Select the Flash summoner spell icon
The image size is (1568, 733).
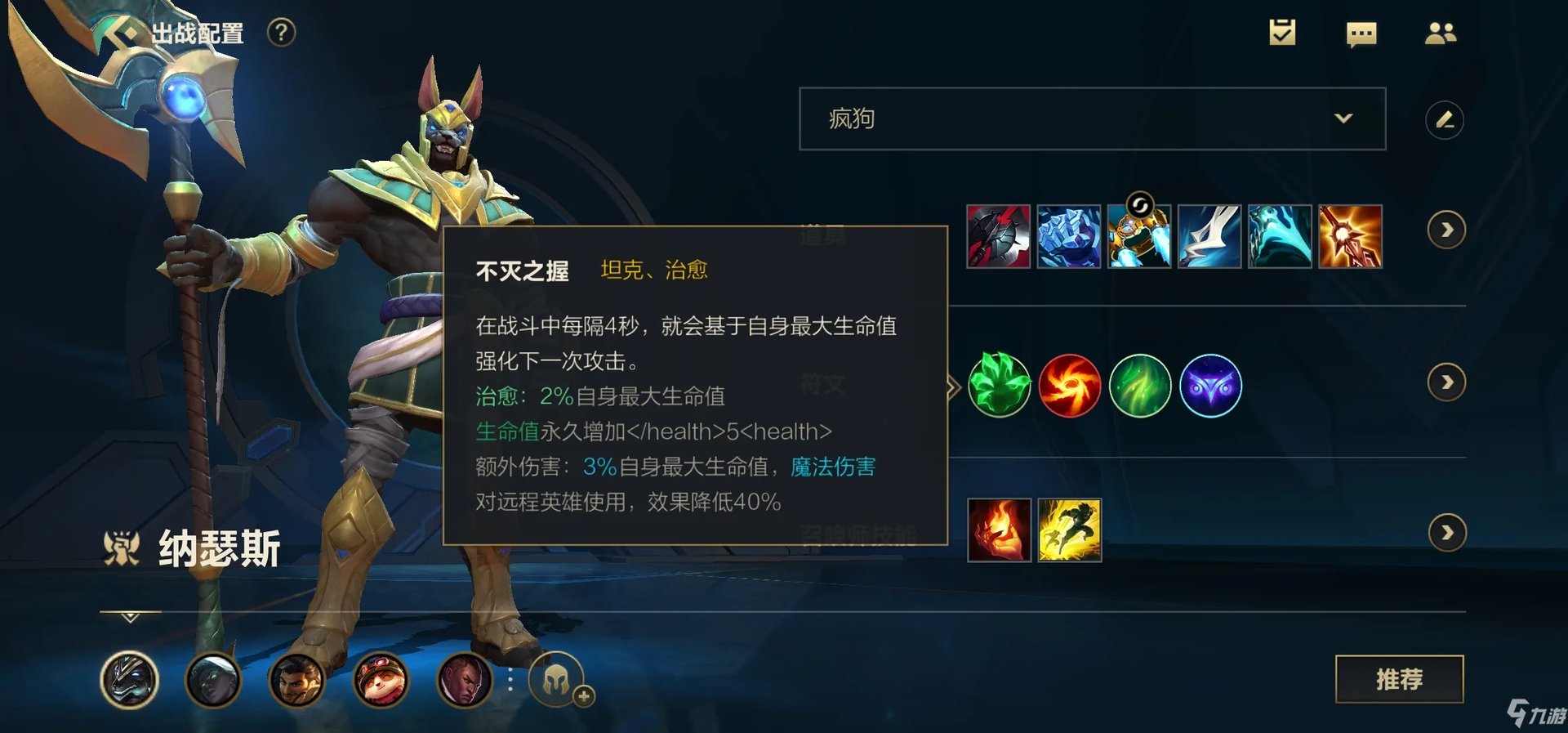[1069, 532]
